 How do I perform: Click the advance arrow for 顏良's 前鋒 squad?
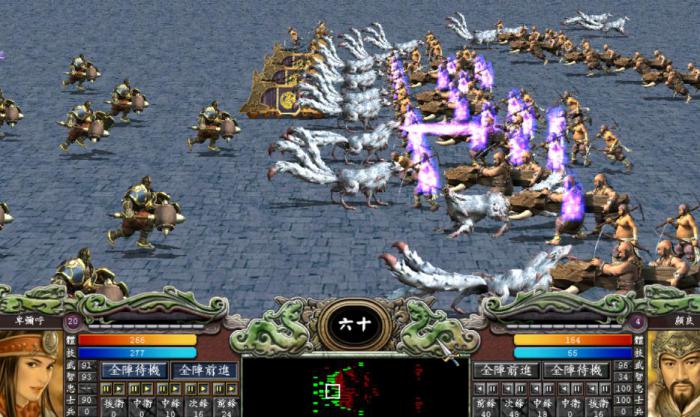[x=480, y=389]
